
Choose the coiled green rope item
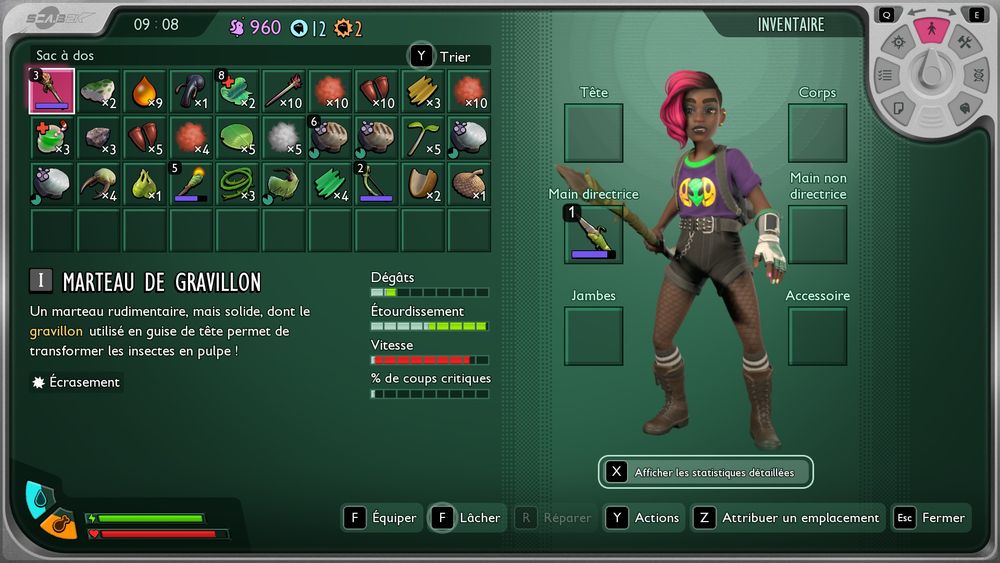tap(237, 183)
